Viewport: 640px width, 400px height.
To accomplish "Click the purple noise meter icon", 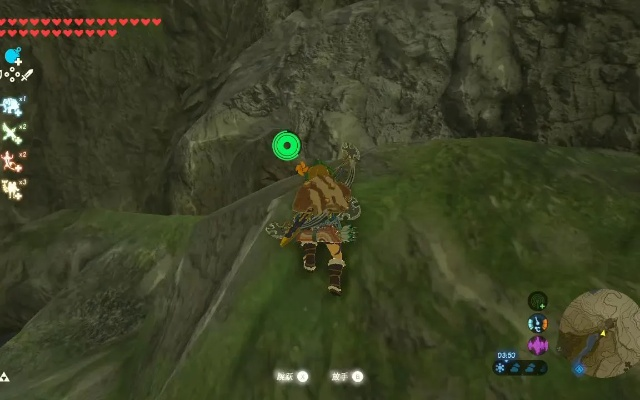I will [538, 345].
